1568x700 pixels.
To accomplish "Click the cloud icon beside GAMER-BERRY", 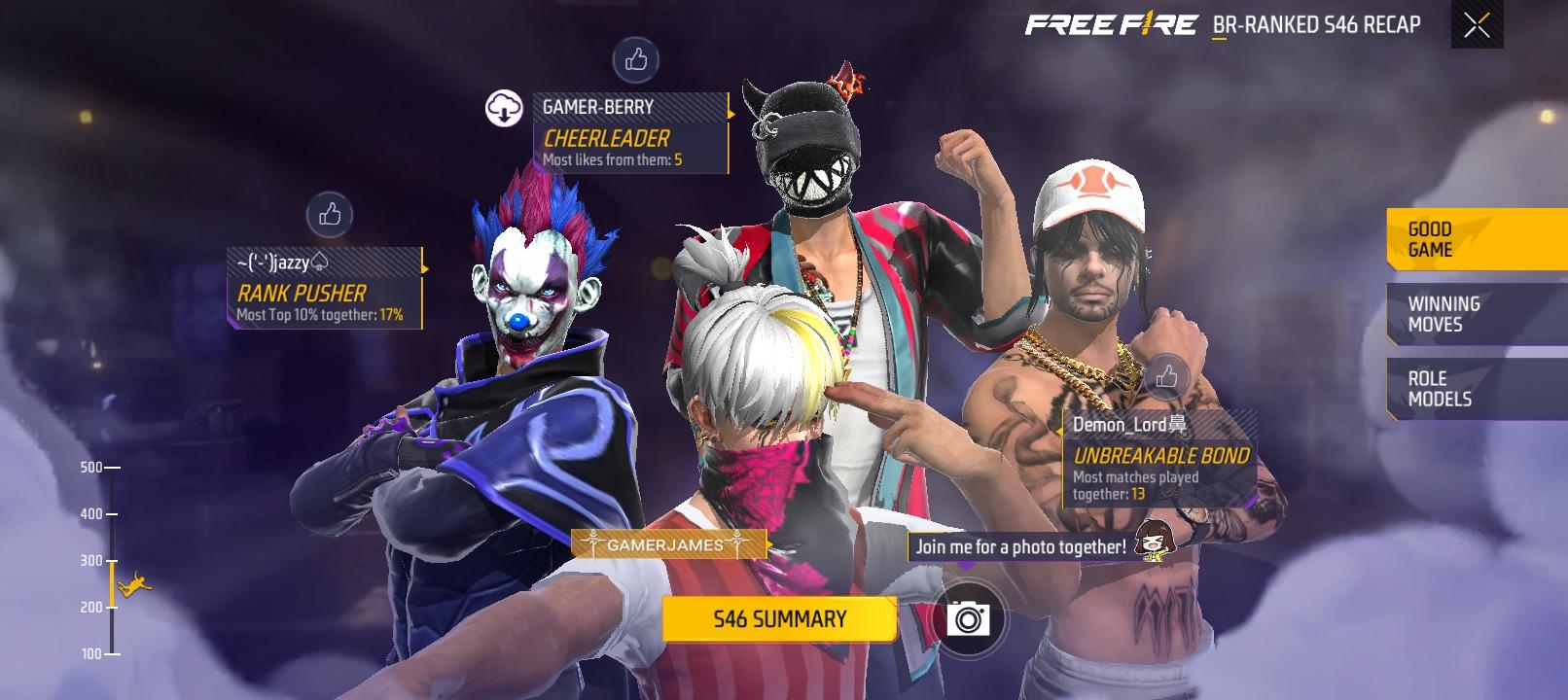I will point(504,108).
